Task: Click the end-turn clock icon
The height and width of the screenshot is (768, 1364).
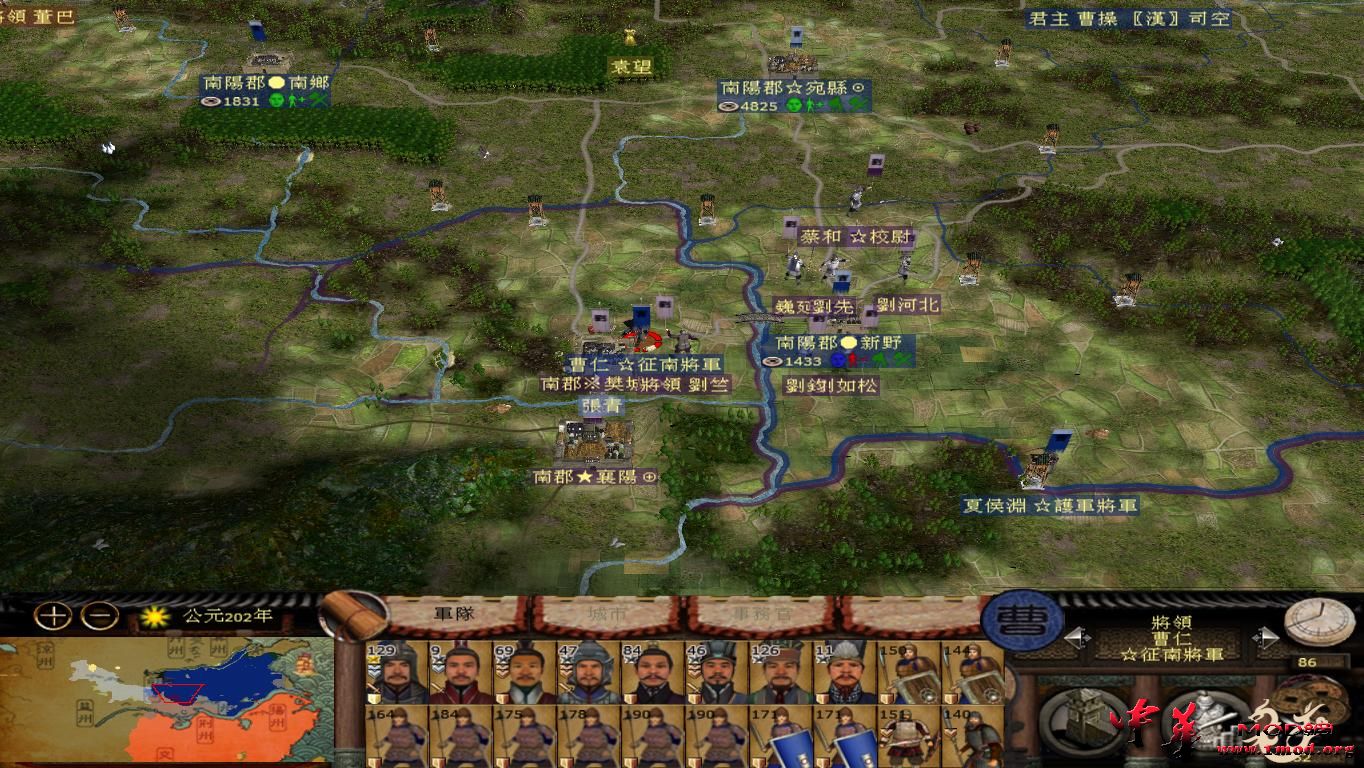Action: coord(1316,622)
